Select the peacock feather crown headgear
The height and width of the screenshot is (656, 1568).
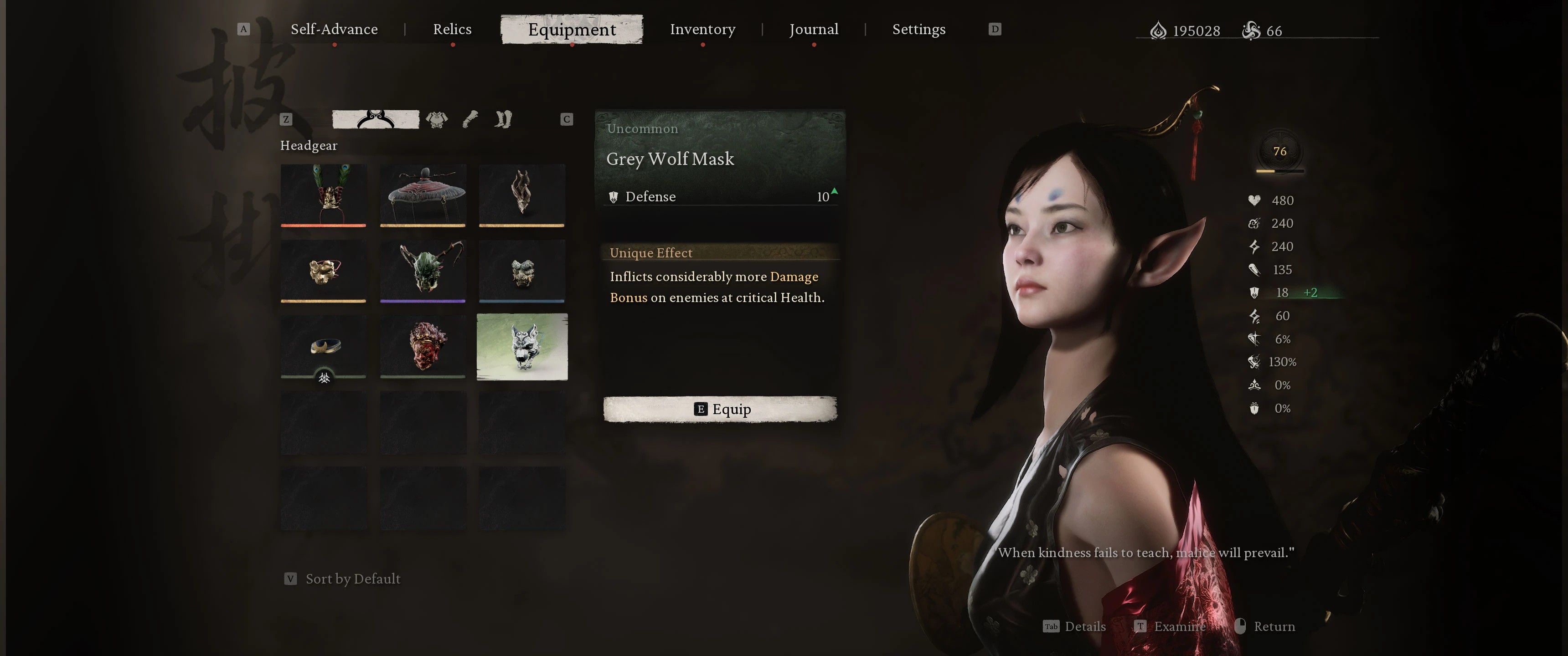click(323, 195)
